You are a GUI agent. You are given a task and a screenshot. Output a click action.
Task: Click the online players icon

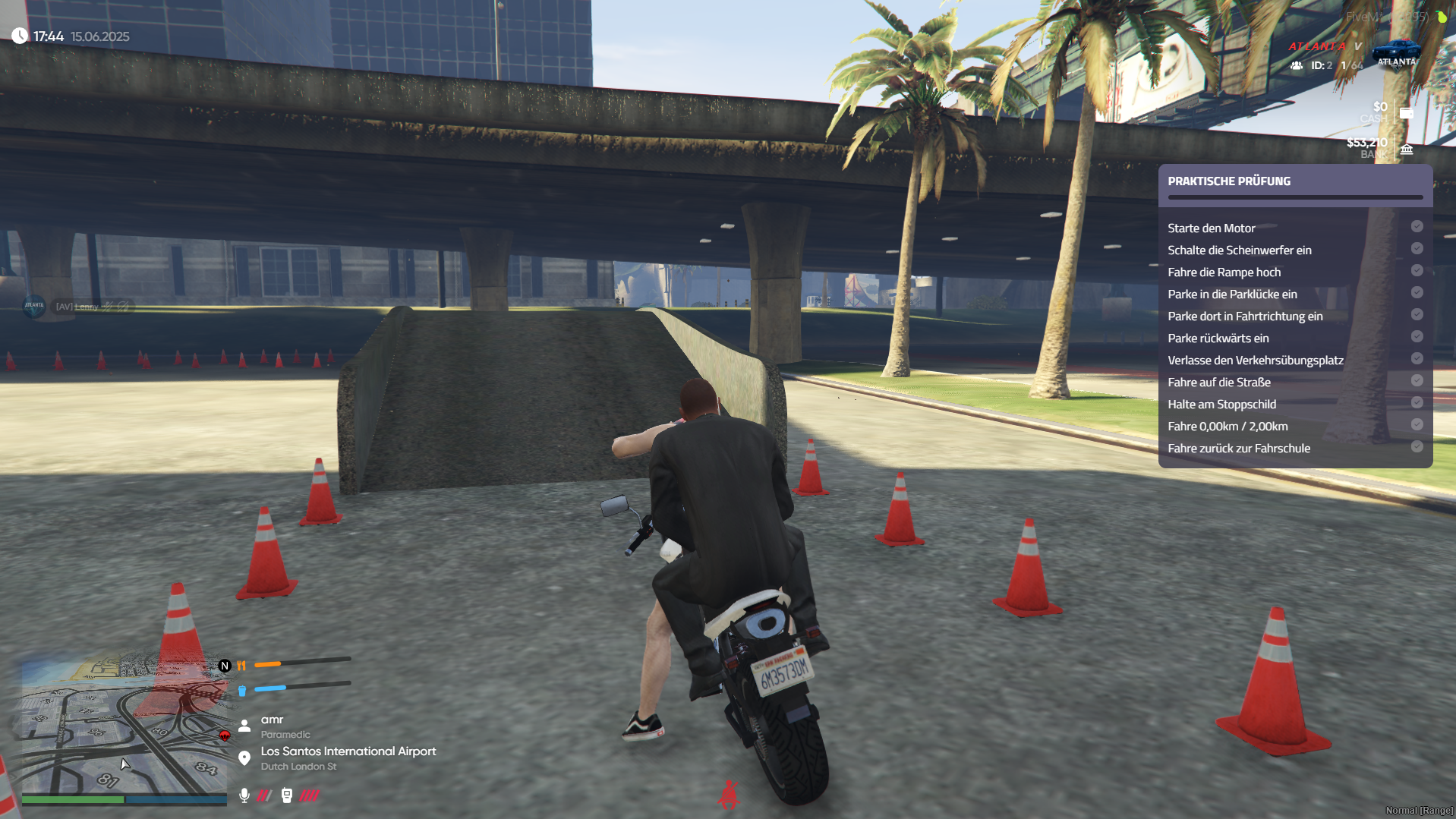(1297, 65)
